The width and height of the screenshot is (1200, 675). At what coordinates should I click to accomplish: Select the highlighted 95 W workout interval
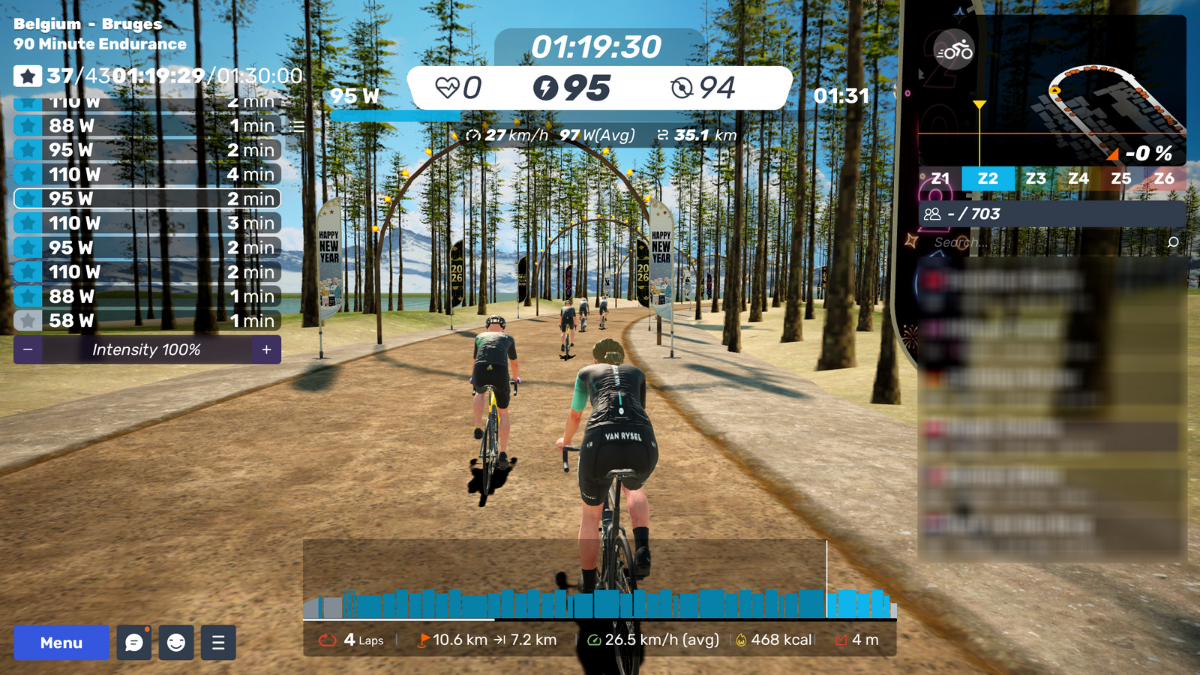pyautogui.click(x=147, y=198)
